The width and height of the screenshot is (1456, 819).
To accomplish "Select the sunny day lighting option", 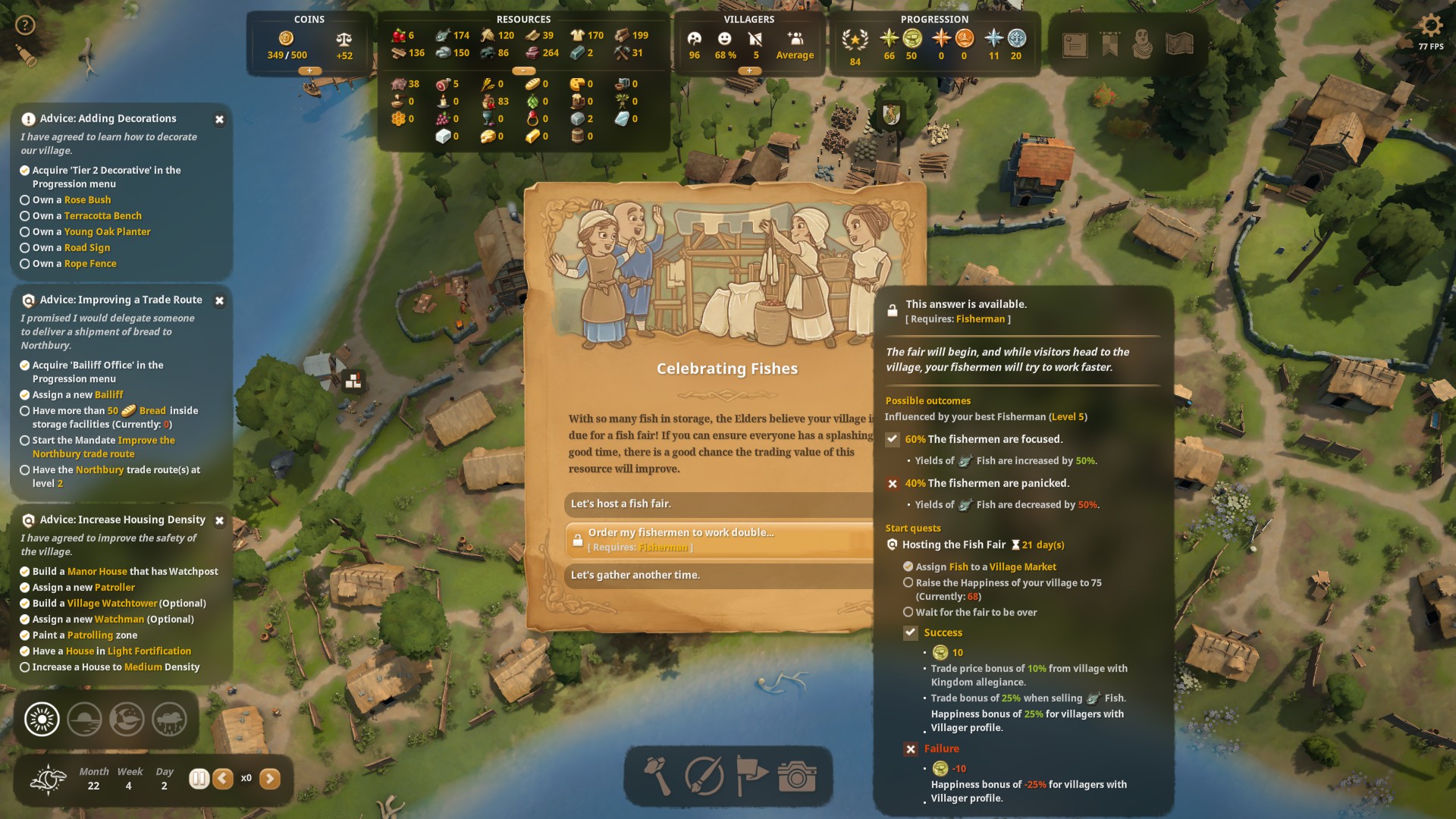I will pos(42,719).
